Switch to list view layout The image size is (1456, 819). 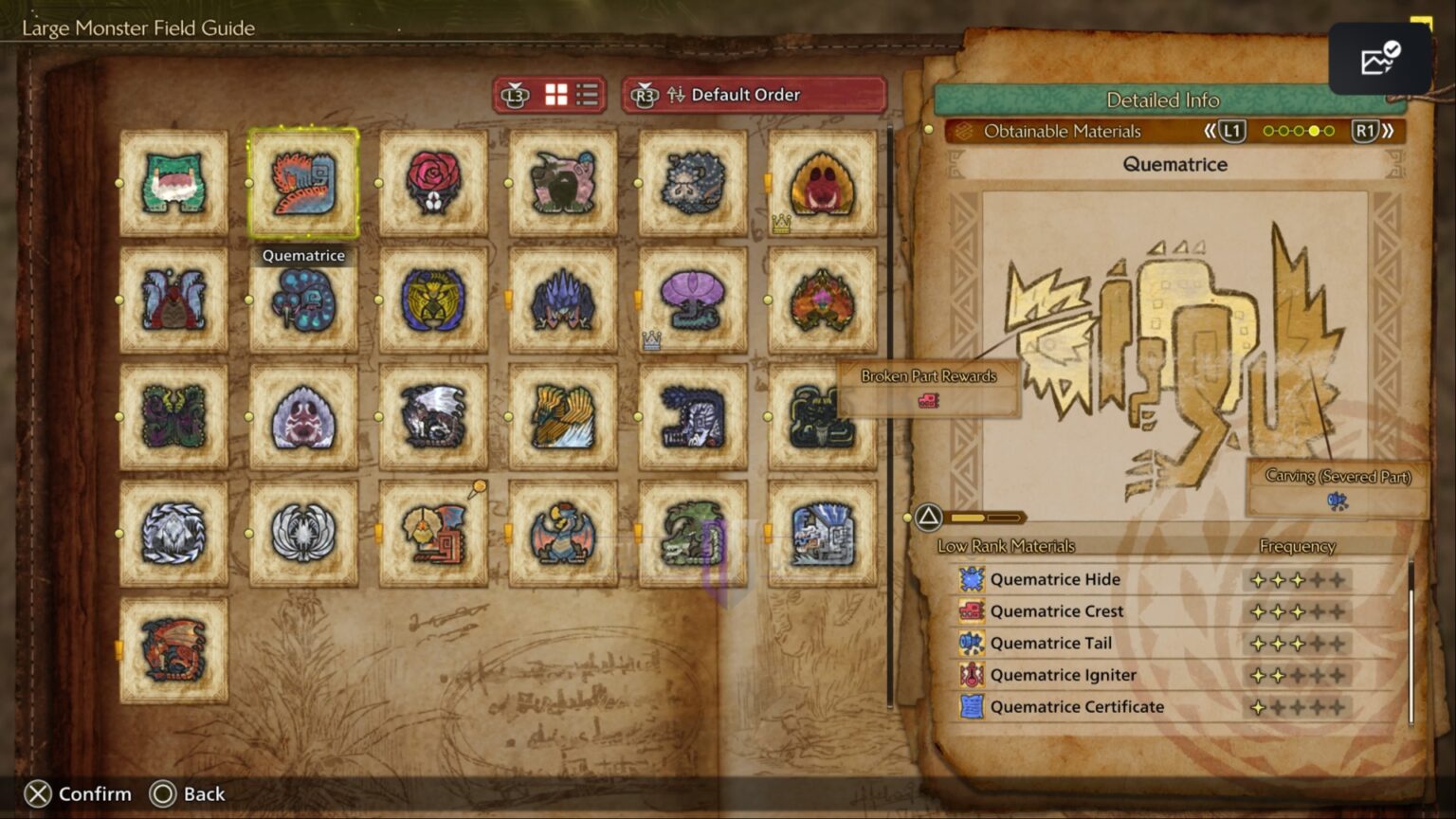586,95
